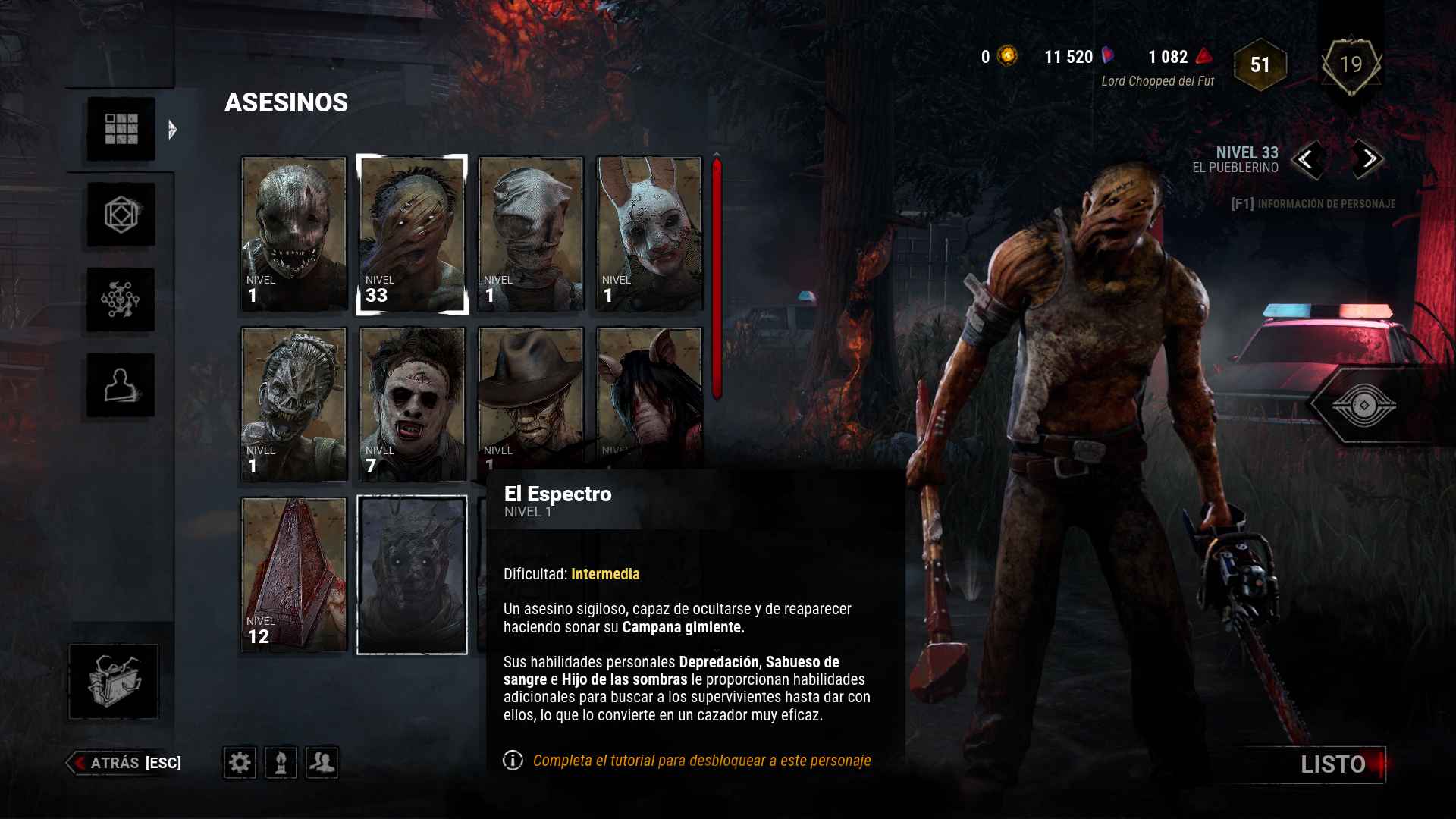This screenshot has height=819, width=1456.
Task: Open the friends list icon
Action: click(x=322, y=764)
